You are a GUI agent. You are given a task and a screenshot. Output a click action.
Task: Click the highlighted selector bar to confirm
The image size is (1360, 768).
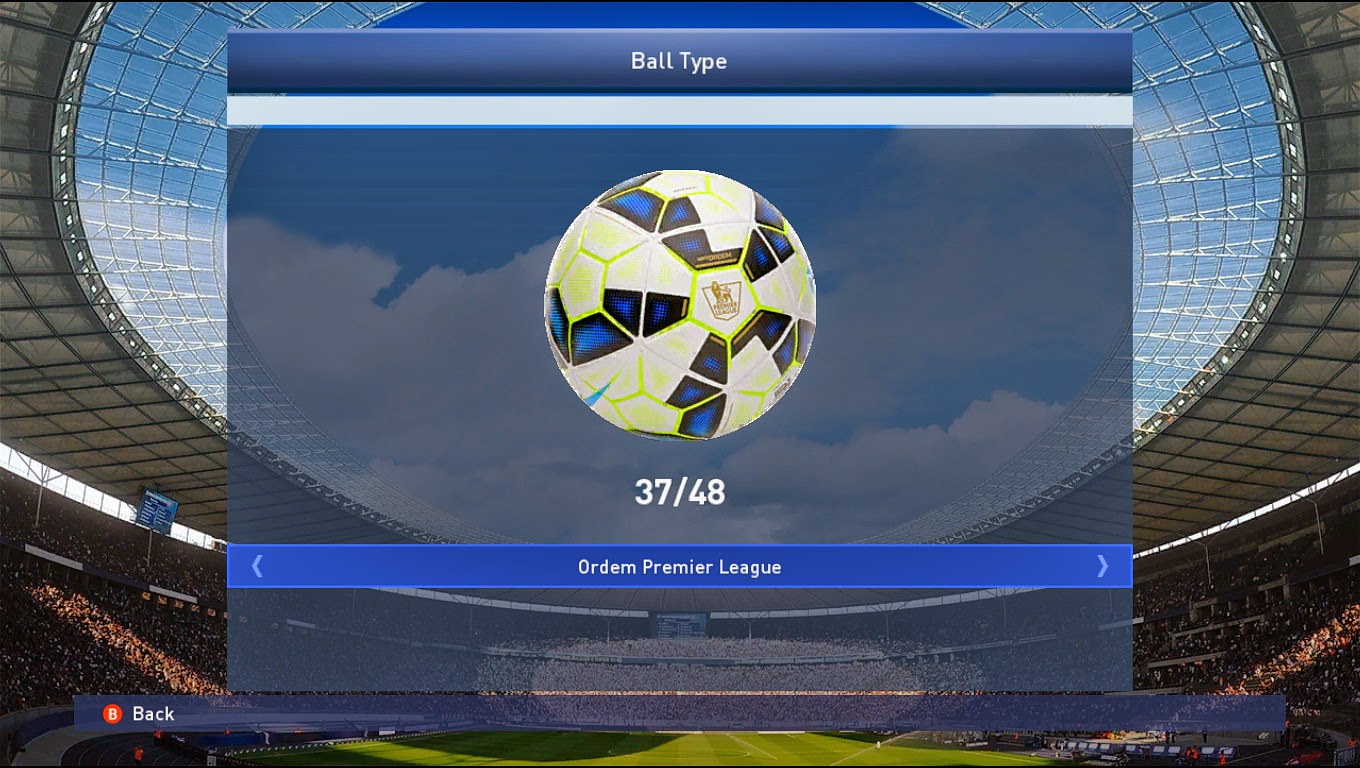(x=680, y=566)
